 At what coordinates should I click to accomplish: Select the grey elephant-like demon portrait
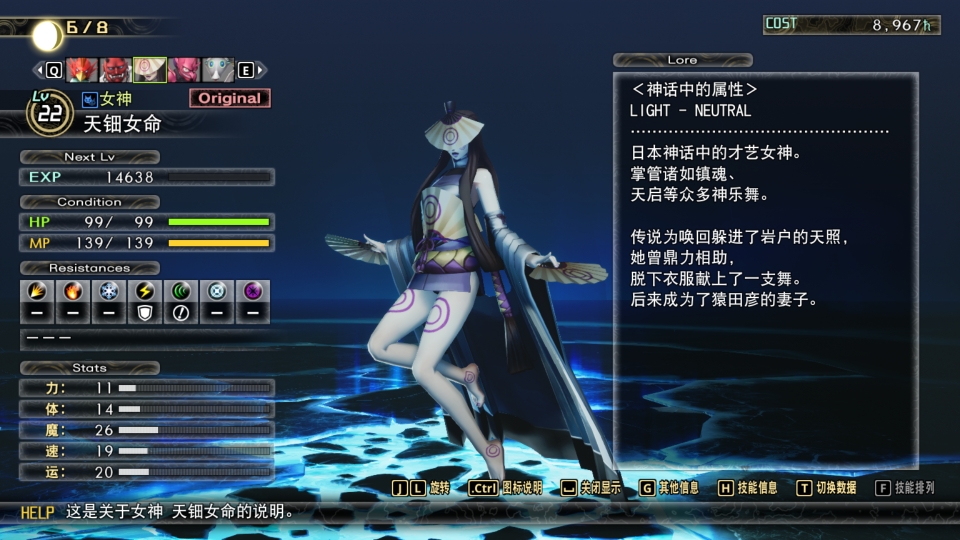(x=218, y=70)
